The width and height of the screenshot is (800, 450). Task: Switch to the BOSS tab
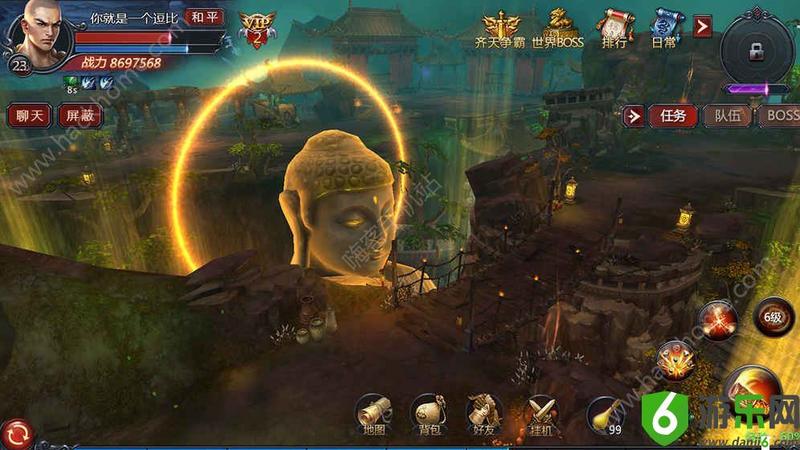780,116
